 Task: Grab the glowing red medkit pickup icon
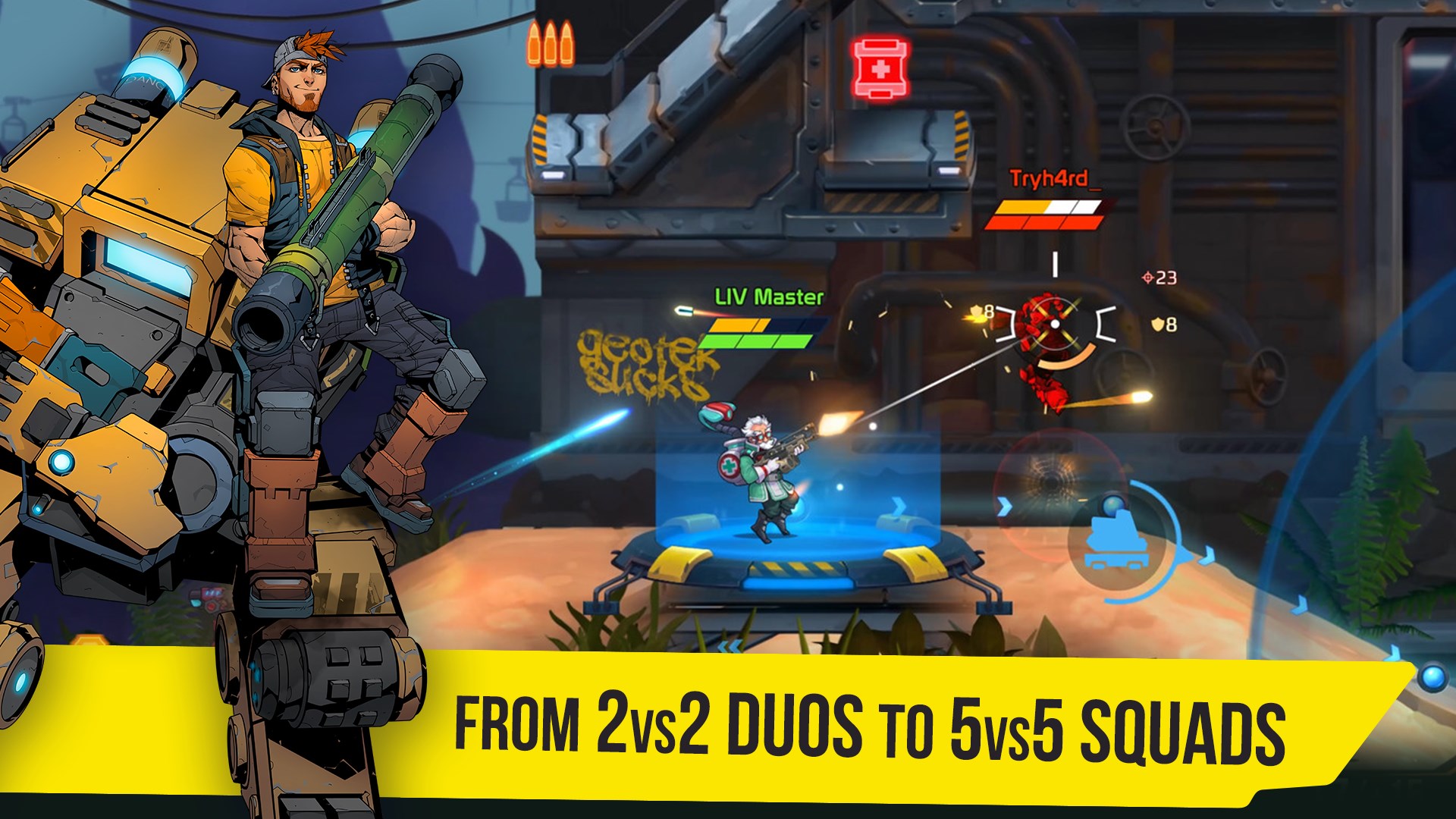pyautogui.click(x=881, y=68)
